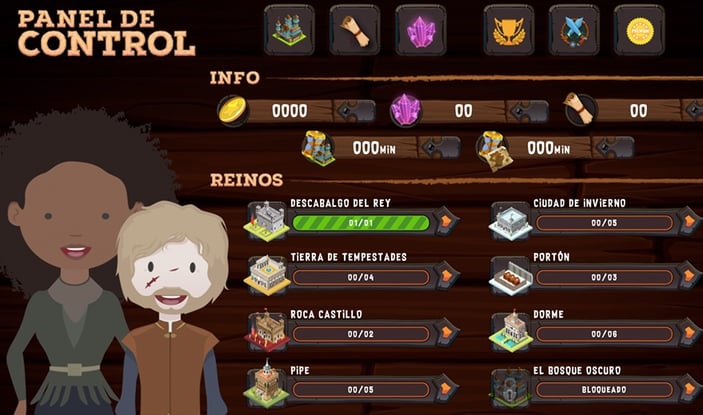The height and width of the screenshot is (415, 703).
Task: Click the gold premium badge button
Action: pyautogui.click(x=639, y=29)
